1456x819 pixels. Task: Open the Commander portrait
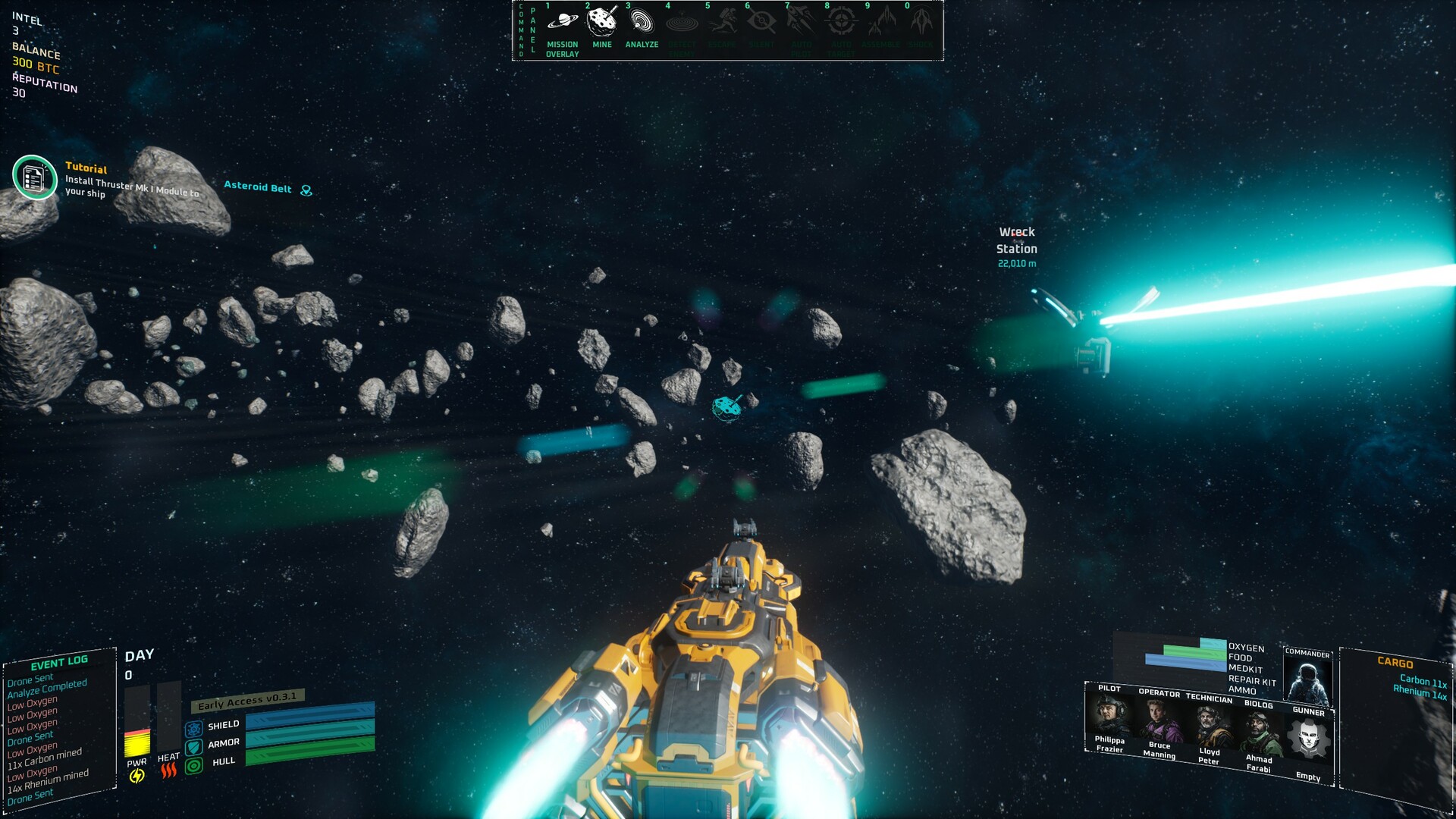click(1307, 681)
